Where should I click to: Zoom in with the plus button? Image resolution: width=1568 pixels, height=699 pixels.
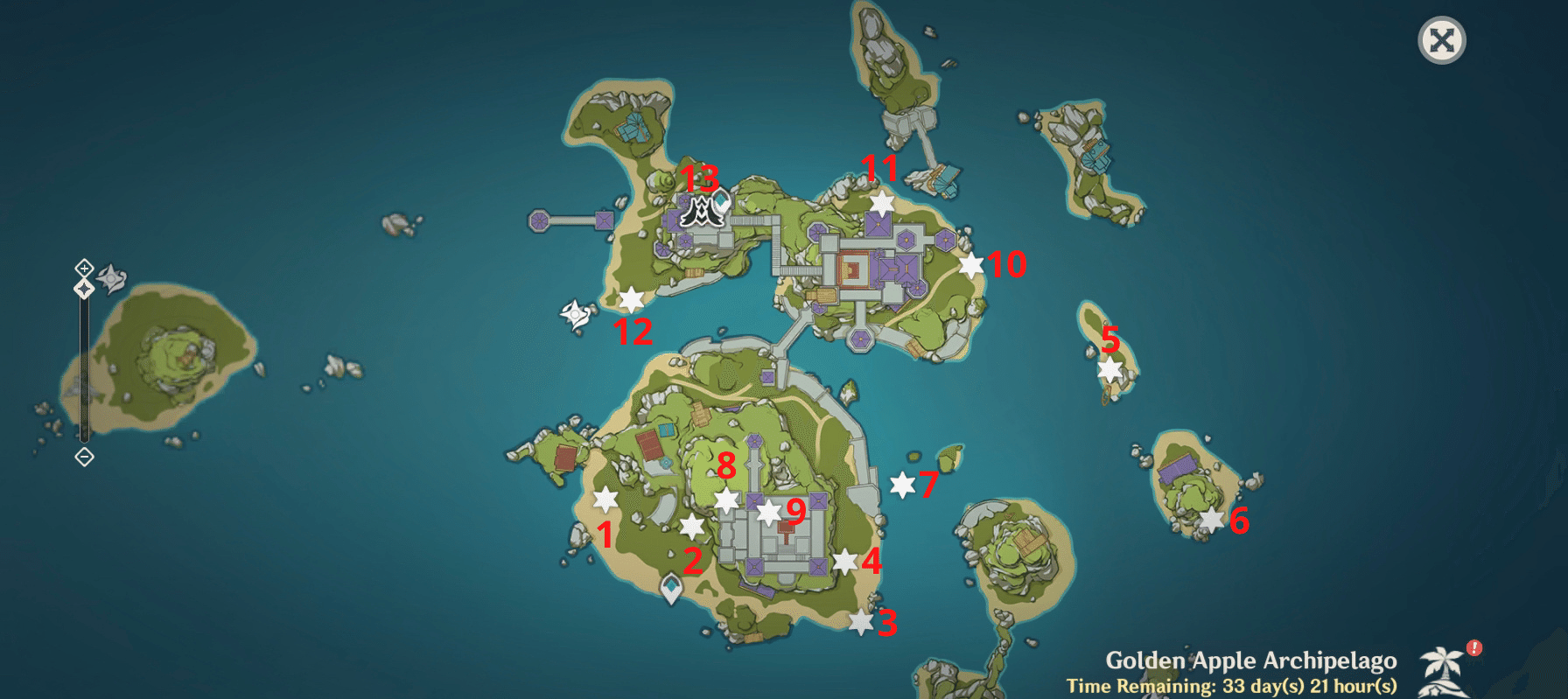(84, 268)
